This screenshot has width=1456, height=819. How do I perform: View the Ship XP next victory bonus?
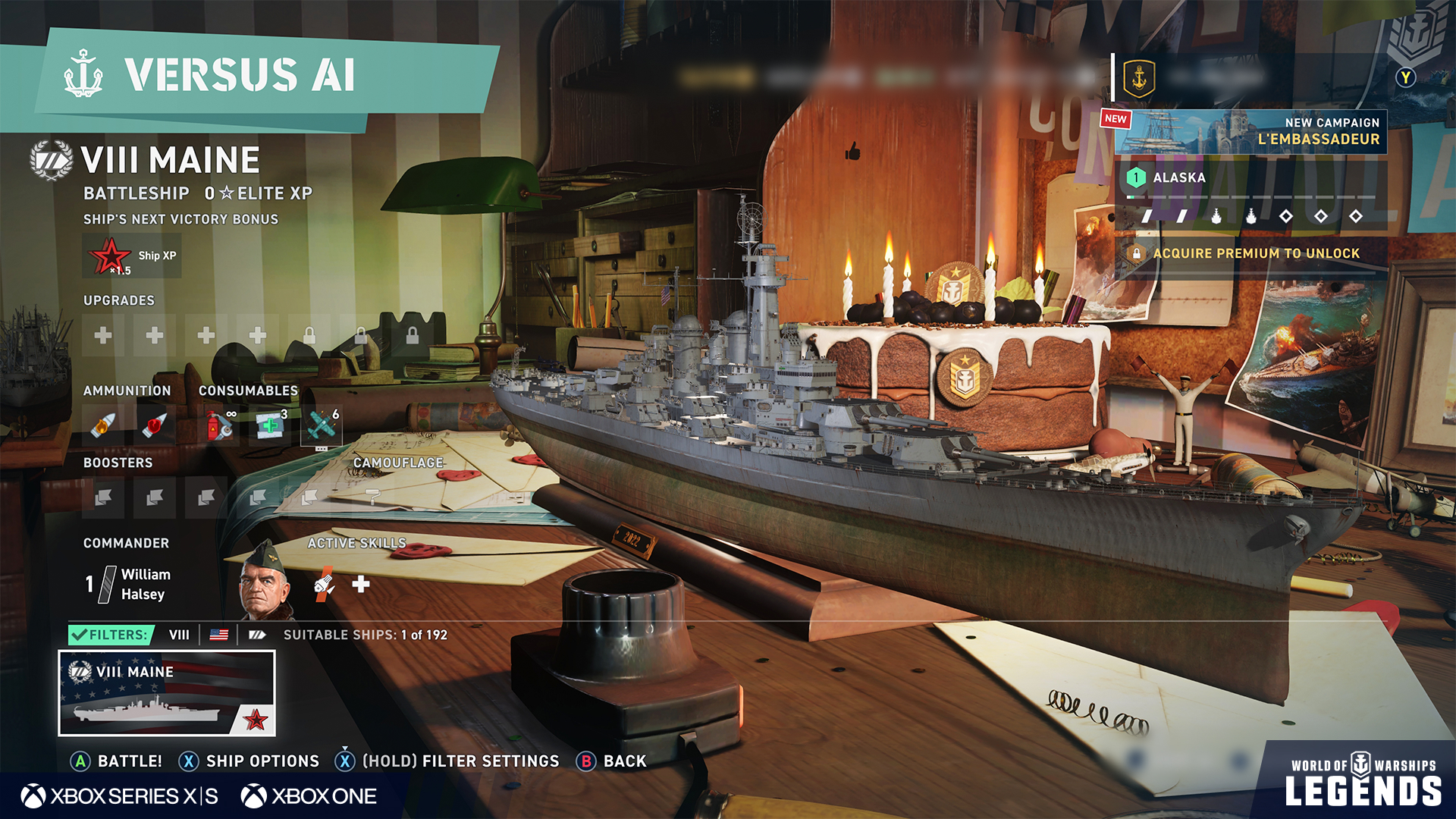click(131, 256)
